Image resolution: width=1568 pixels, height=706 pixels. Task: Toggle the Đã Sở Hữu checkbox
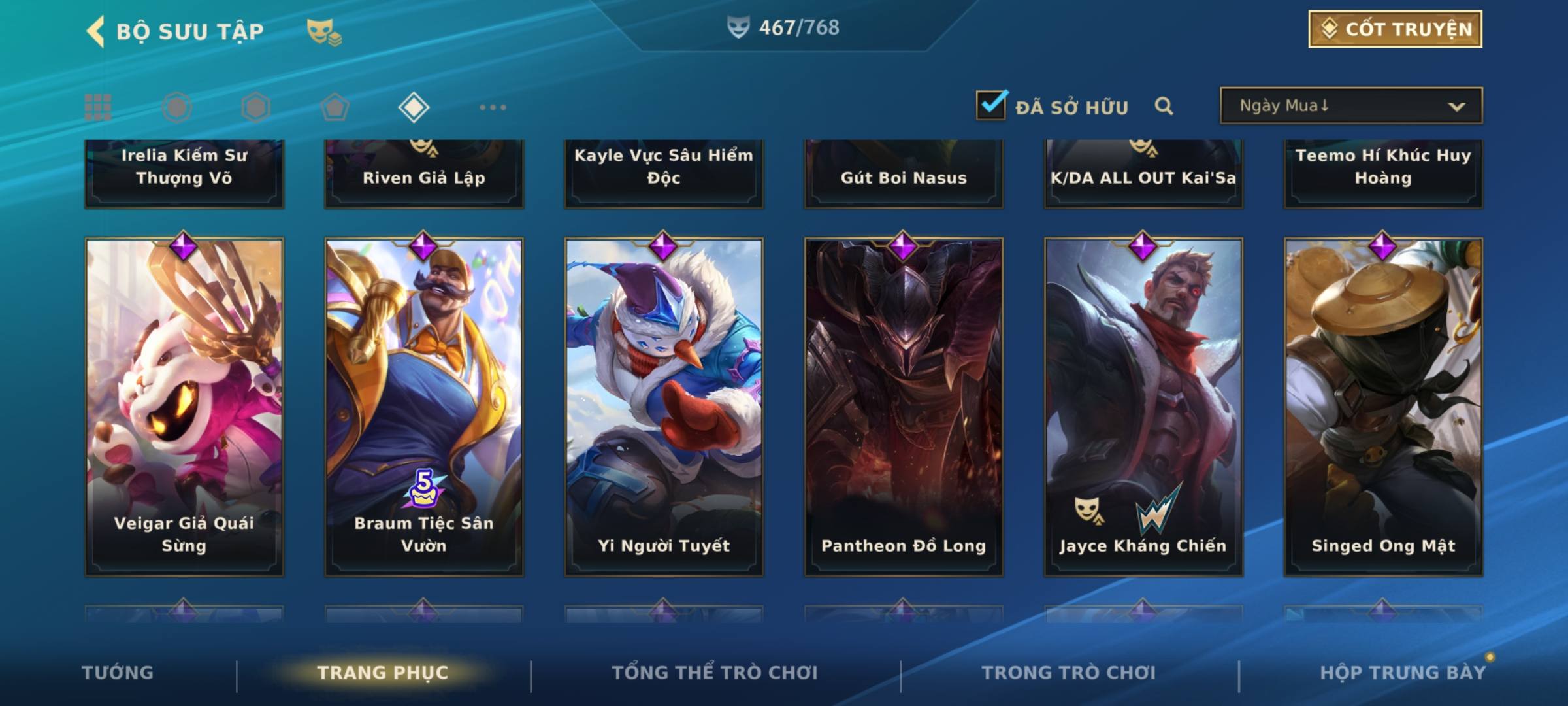[991, 105]
